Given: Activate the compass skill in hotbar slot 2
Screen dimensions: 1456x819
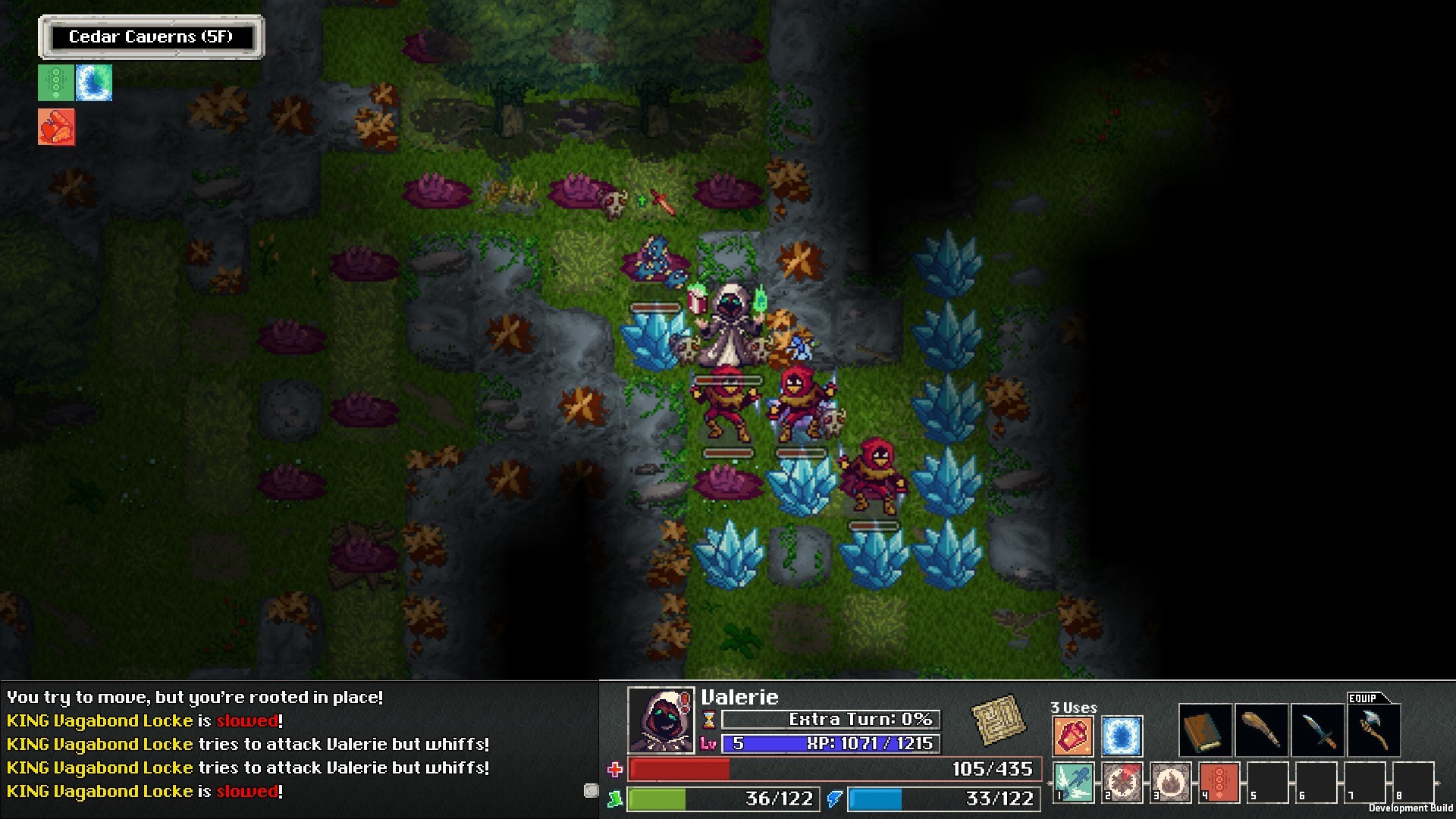Looking at the screenshot, I should pos(1122,782).
